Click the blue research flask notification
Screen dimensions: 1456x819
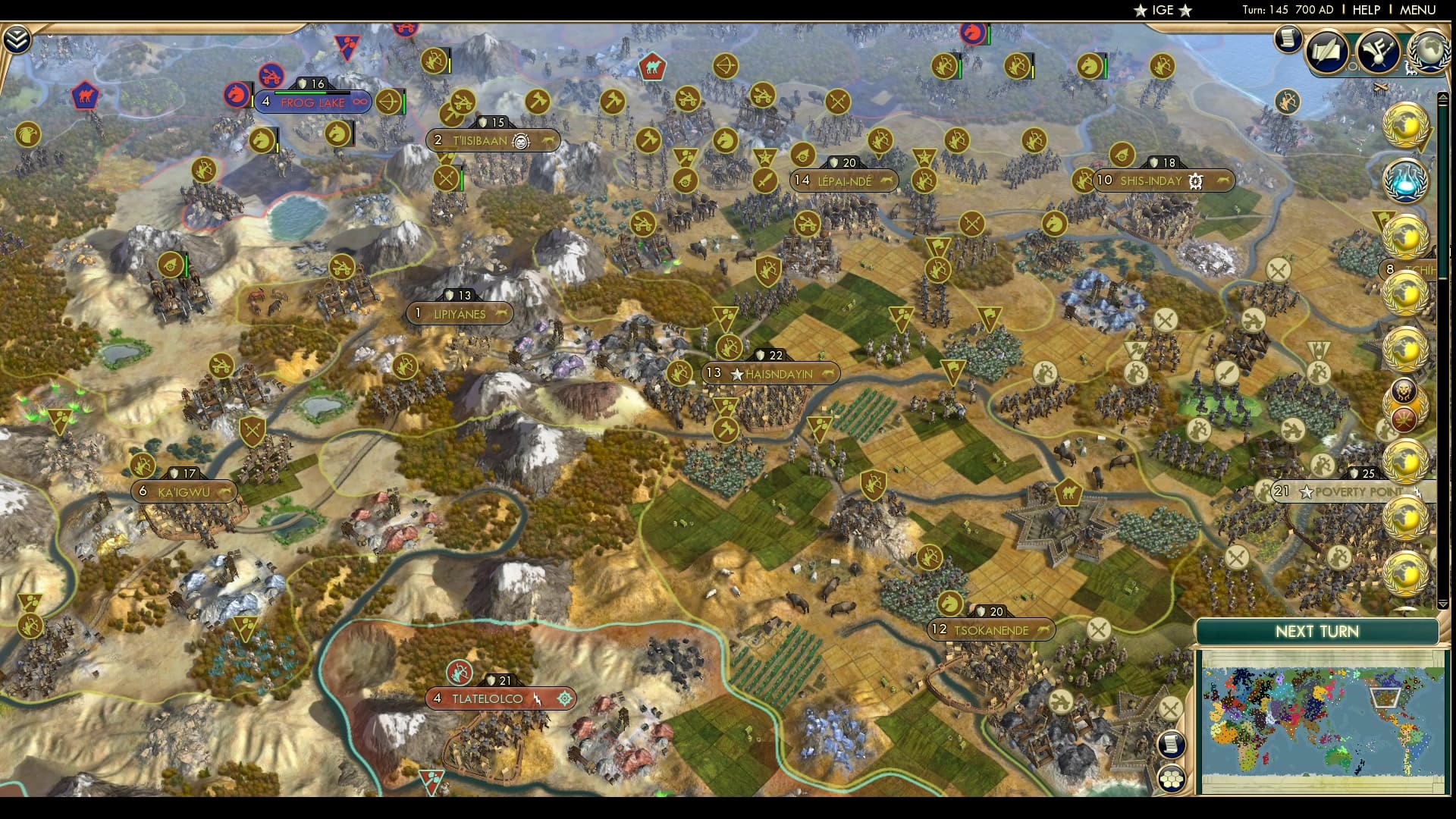pyautogui.click(x=1405, y=181)
